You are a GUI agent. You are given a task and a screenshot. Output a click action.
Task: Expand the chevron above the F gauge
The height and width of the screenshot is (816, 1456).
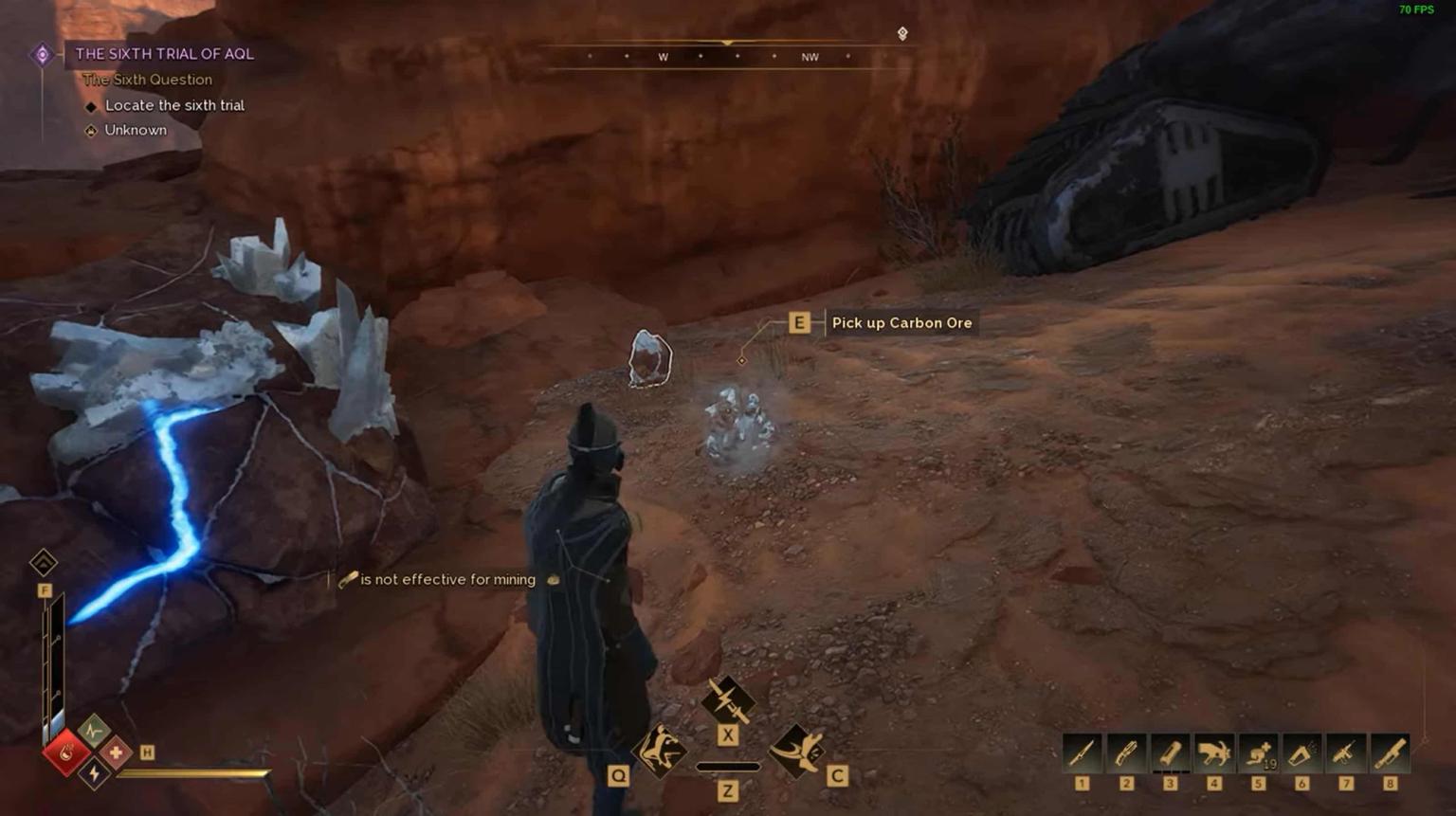42,561
